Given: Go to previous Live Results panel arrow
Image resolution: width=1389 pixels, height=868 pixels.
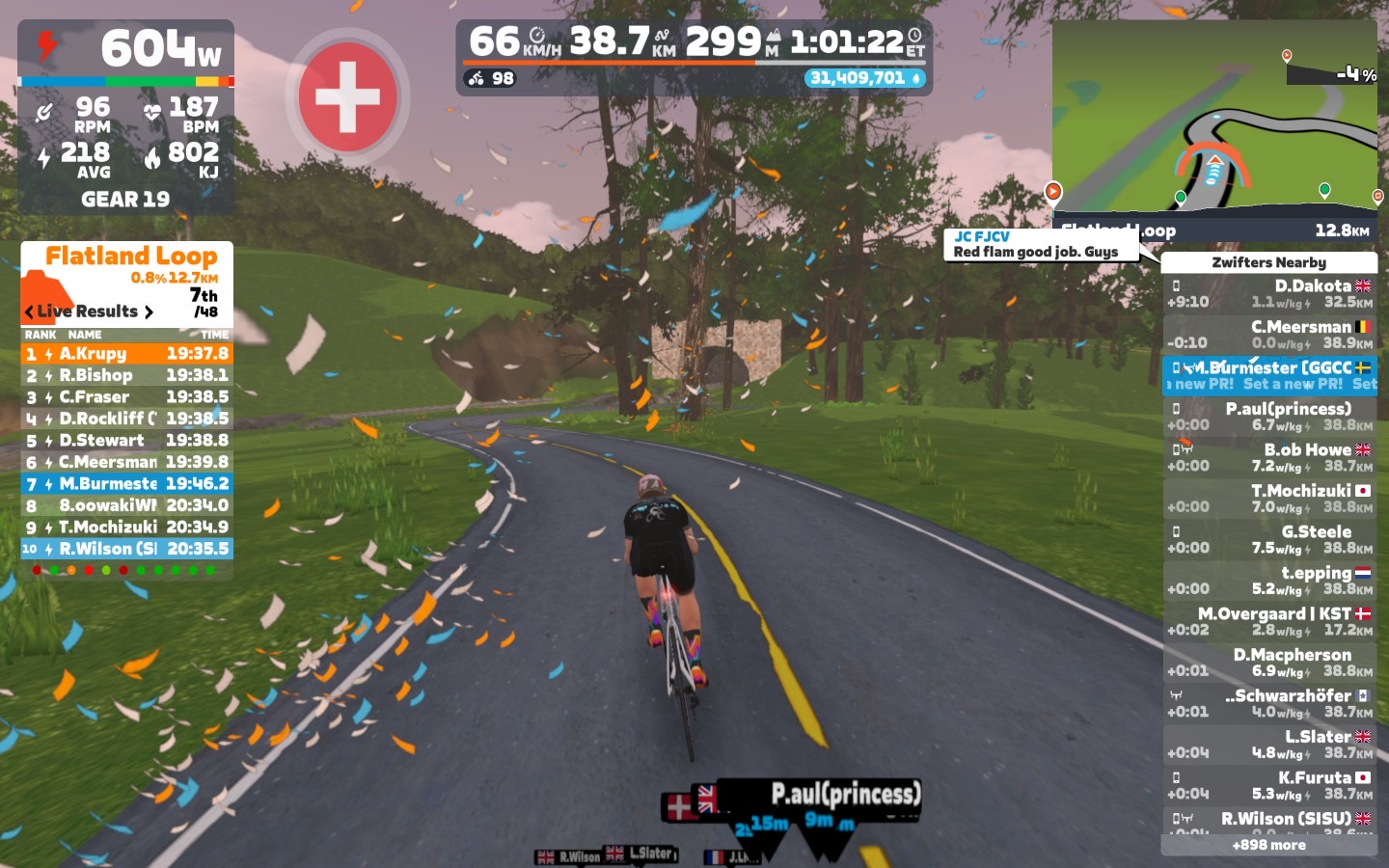Looking at the screenshot, I should click(x=29, y=312).
